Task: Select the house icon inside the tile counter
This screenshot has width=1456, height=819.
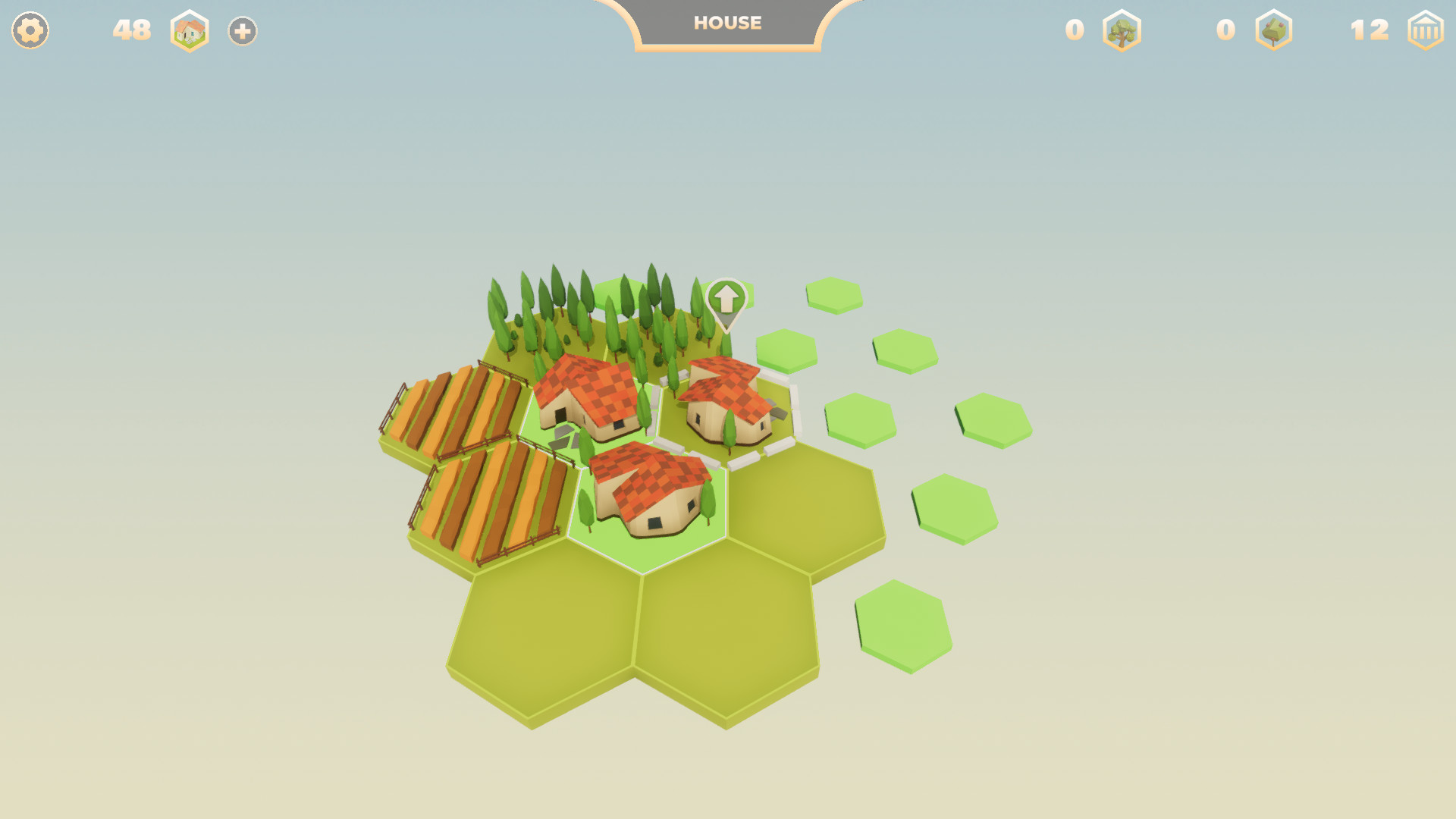Action: pos(190,30)
